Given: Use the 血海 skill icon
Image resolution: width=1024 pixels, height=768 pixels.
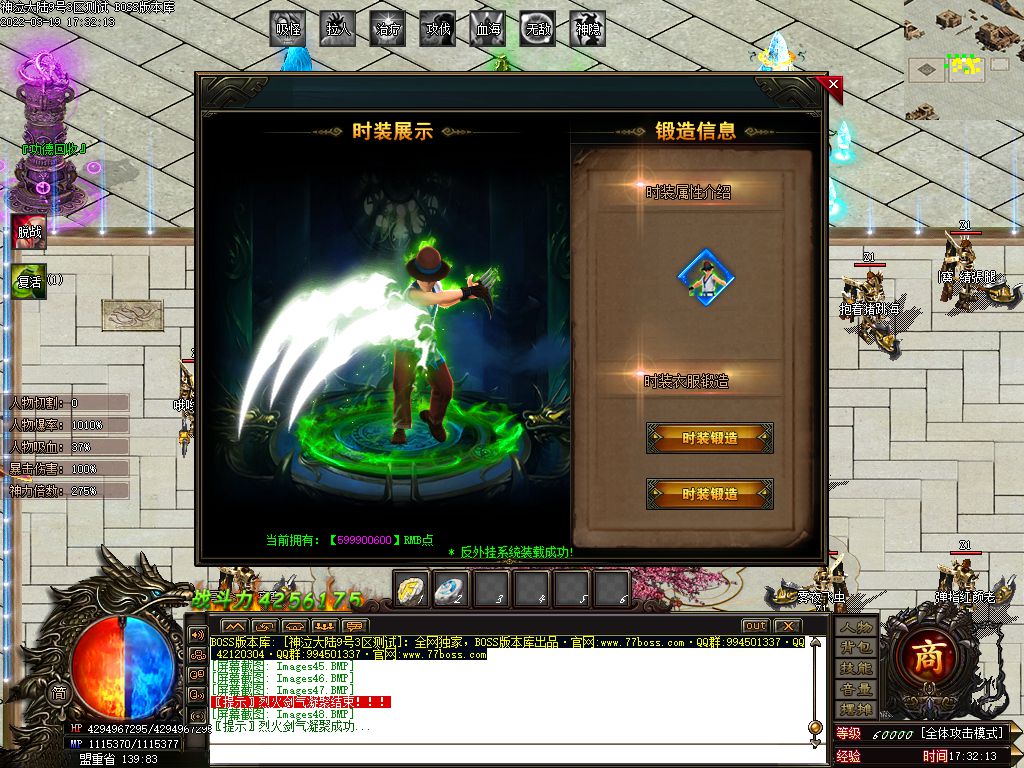Looking at the screenshot, I should point(488,28).
